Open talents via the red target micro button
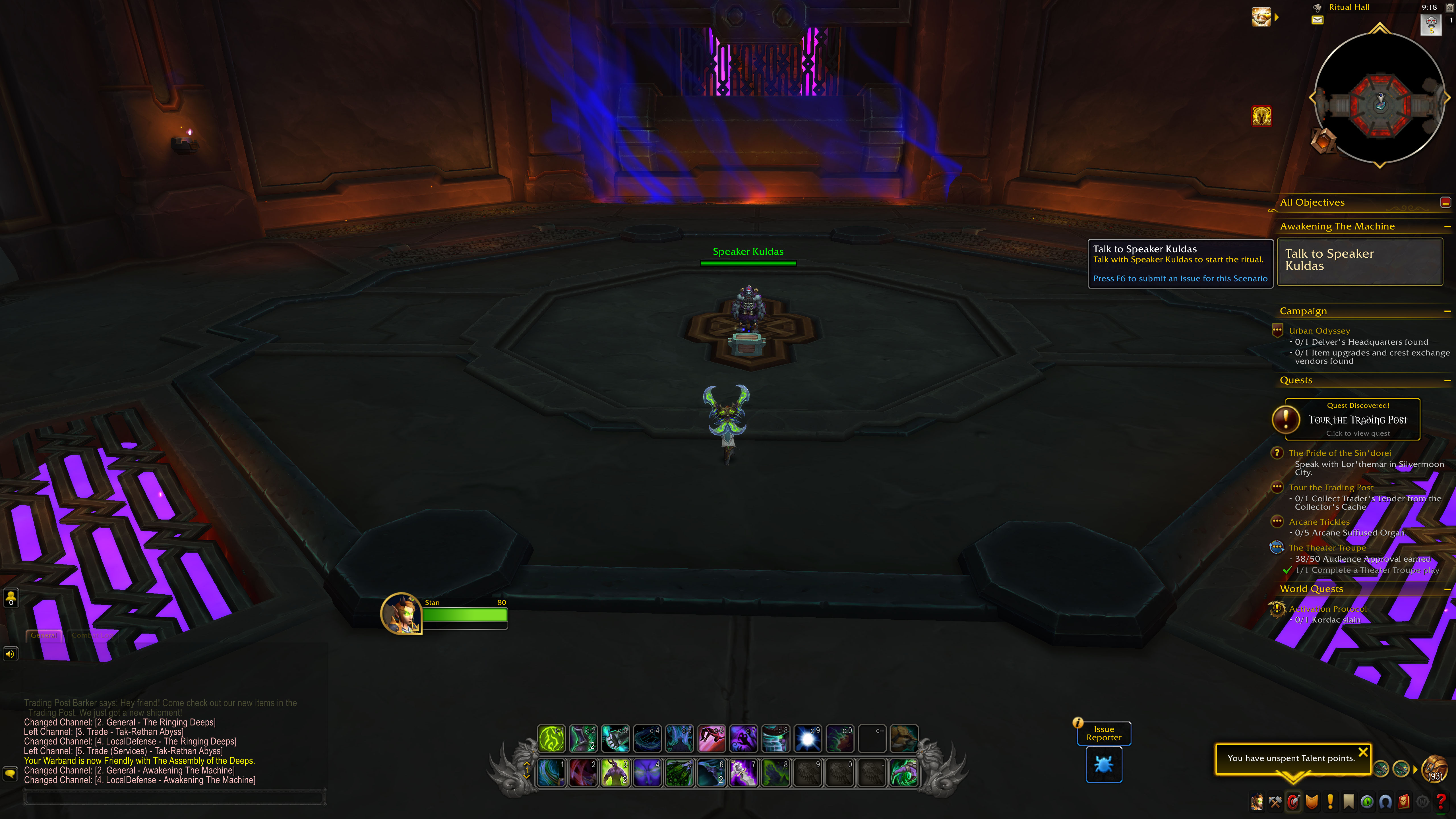Image resolution: width=1456 pixels, height=819 pixels. pos(1293,801)
